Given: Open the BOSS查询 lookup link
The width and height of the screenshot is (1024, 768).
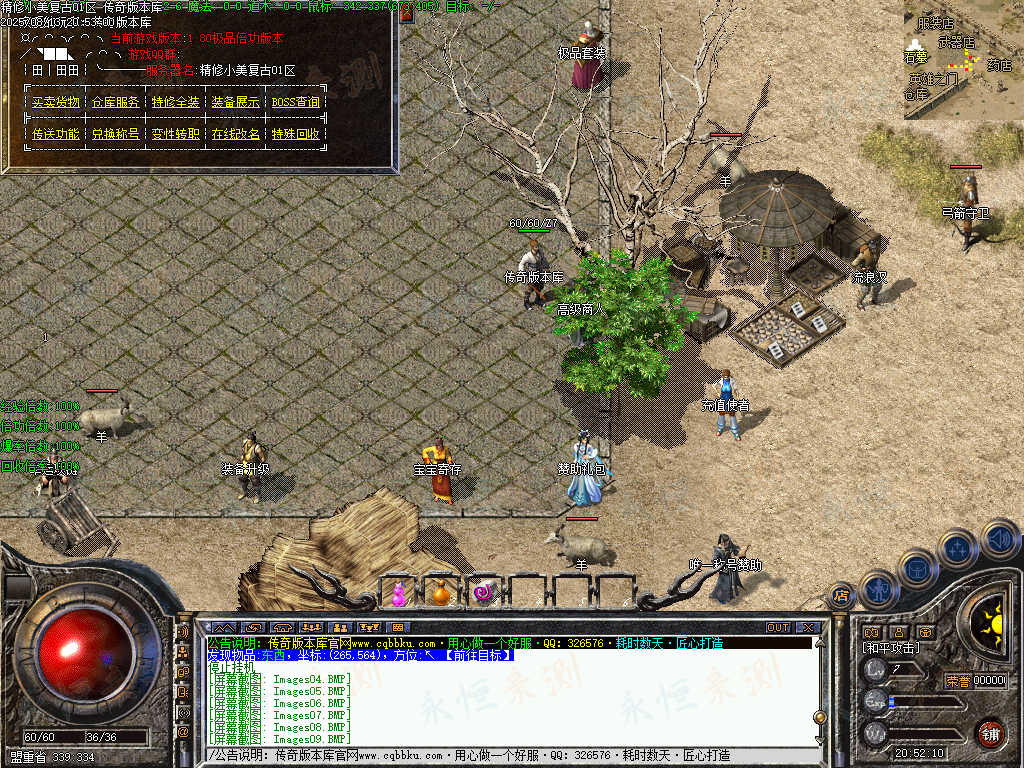Looking at the screenshot, I should pos(296,102).
